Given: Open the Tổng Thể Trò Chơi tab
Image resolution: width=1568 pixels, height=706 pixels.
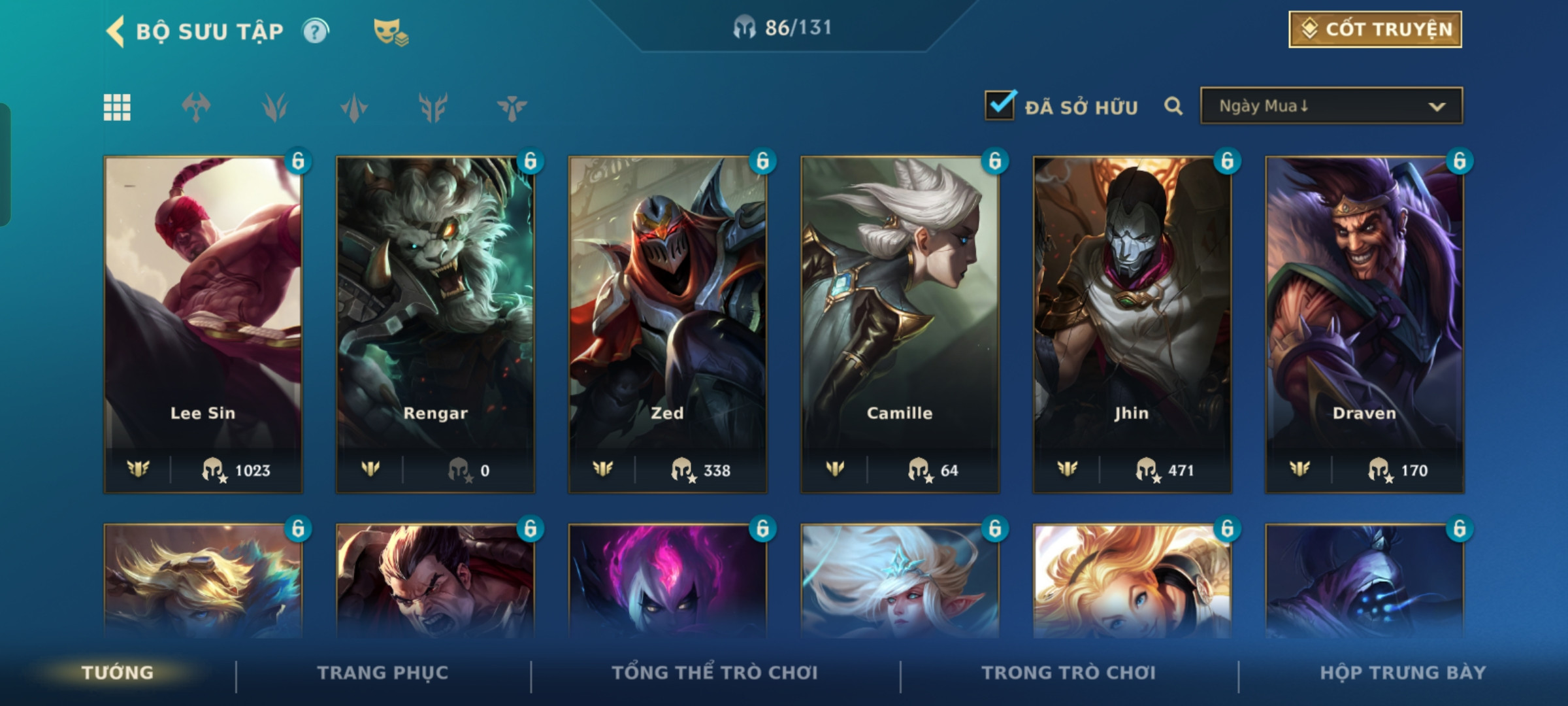Looking at the screenshot, I should coord(715,673).
